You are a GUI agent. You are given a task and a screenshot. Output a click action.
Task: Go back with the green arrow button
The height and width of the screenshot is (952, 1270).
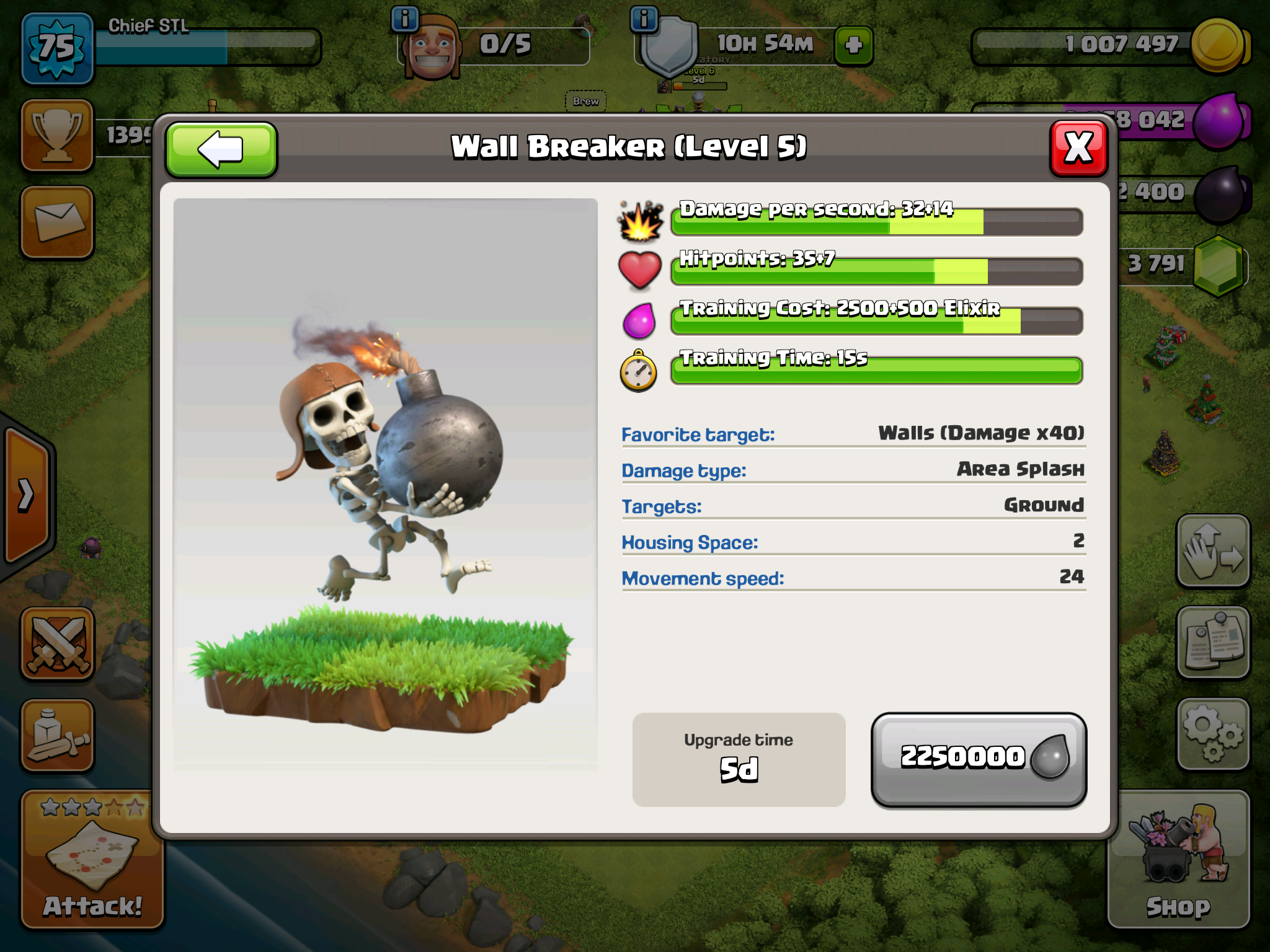point(221,150)
